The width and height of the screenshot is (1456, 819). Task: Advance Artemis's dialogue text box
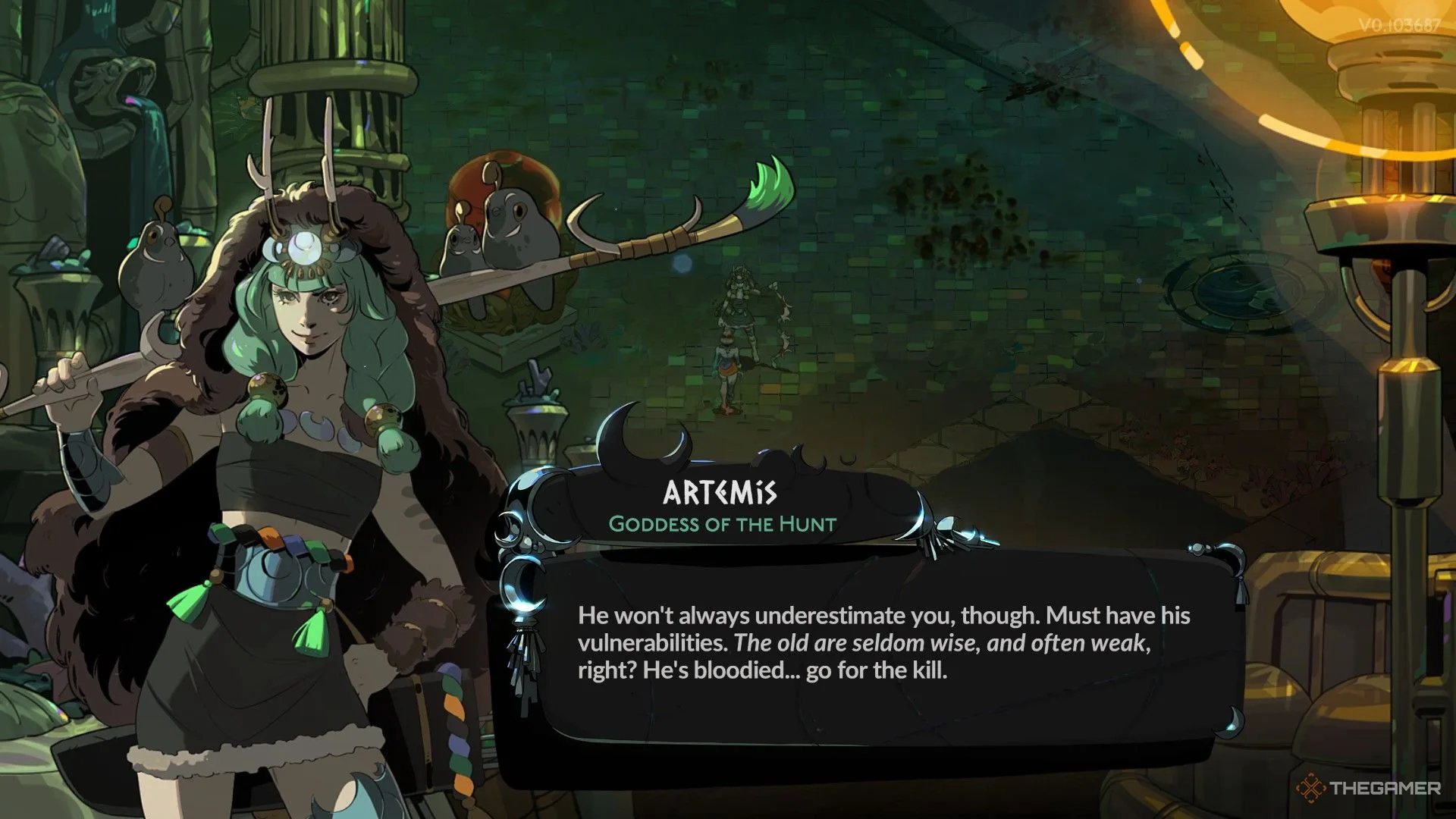tap(883, 643)
